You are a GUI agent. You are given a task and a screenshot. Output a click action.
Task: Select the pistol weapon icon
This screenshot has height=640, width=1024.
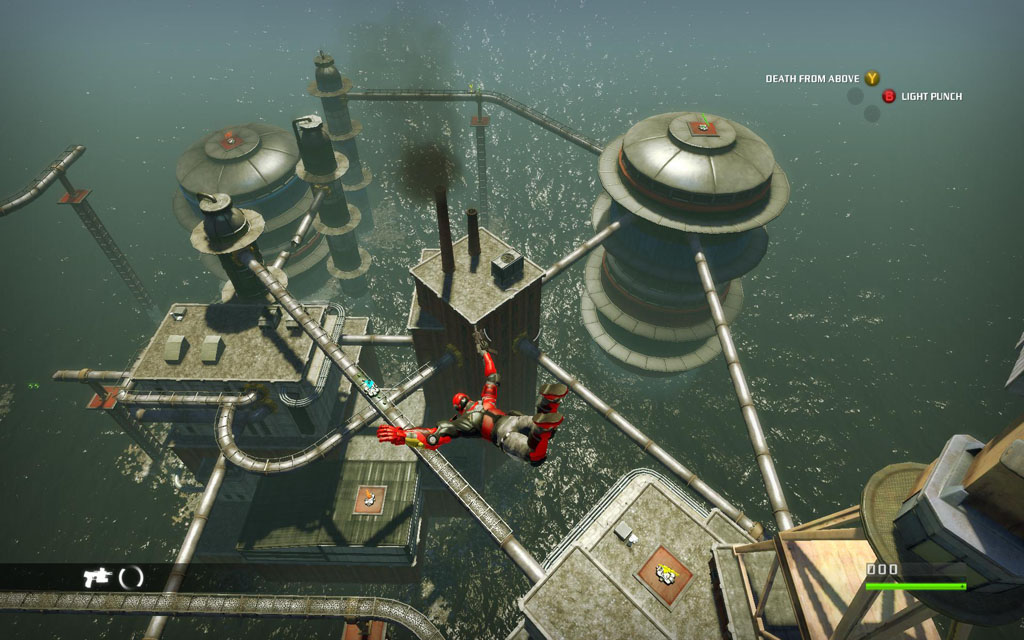97,577
